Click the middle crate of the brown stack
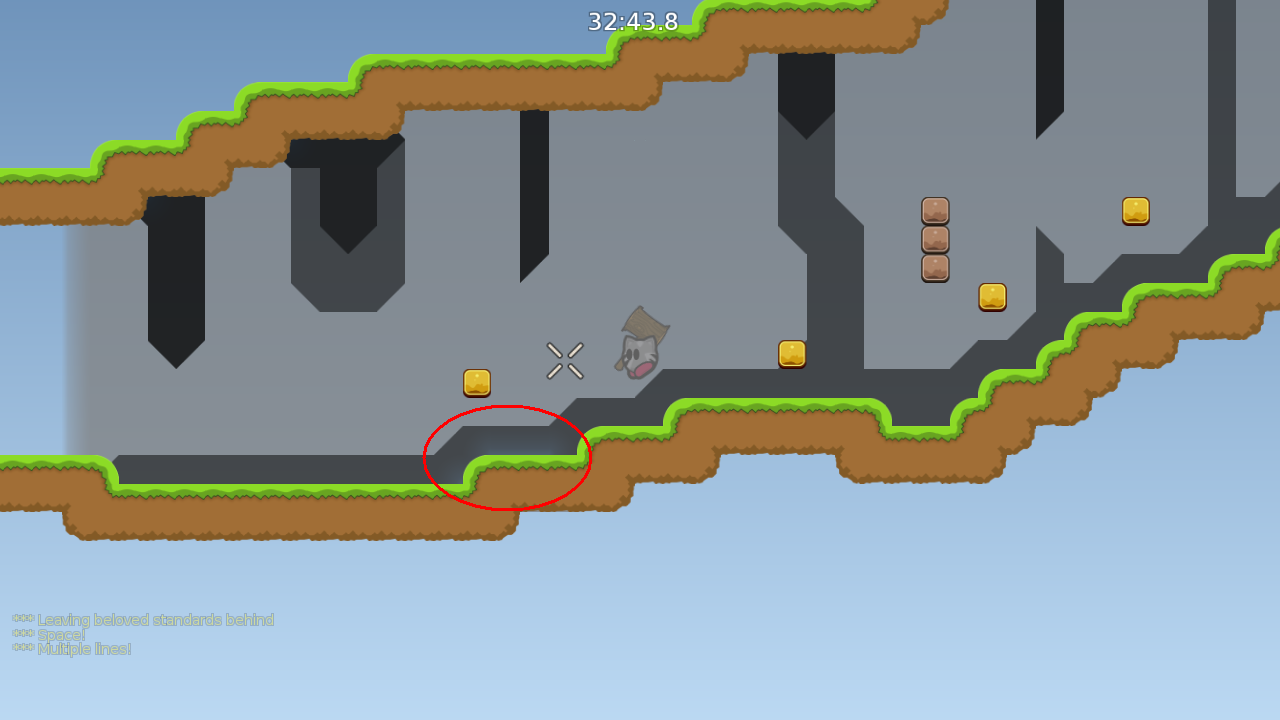Image resolution: width=1280 pixels, height=720 pixels. coord(934,240)
